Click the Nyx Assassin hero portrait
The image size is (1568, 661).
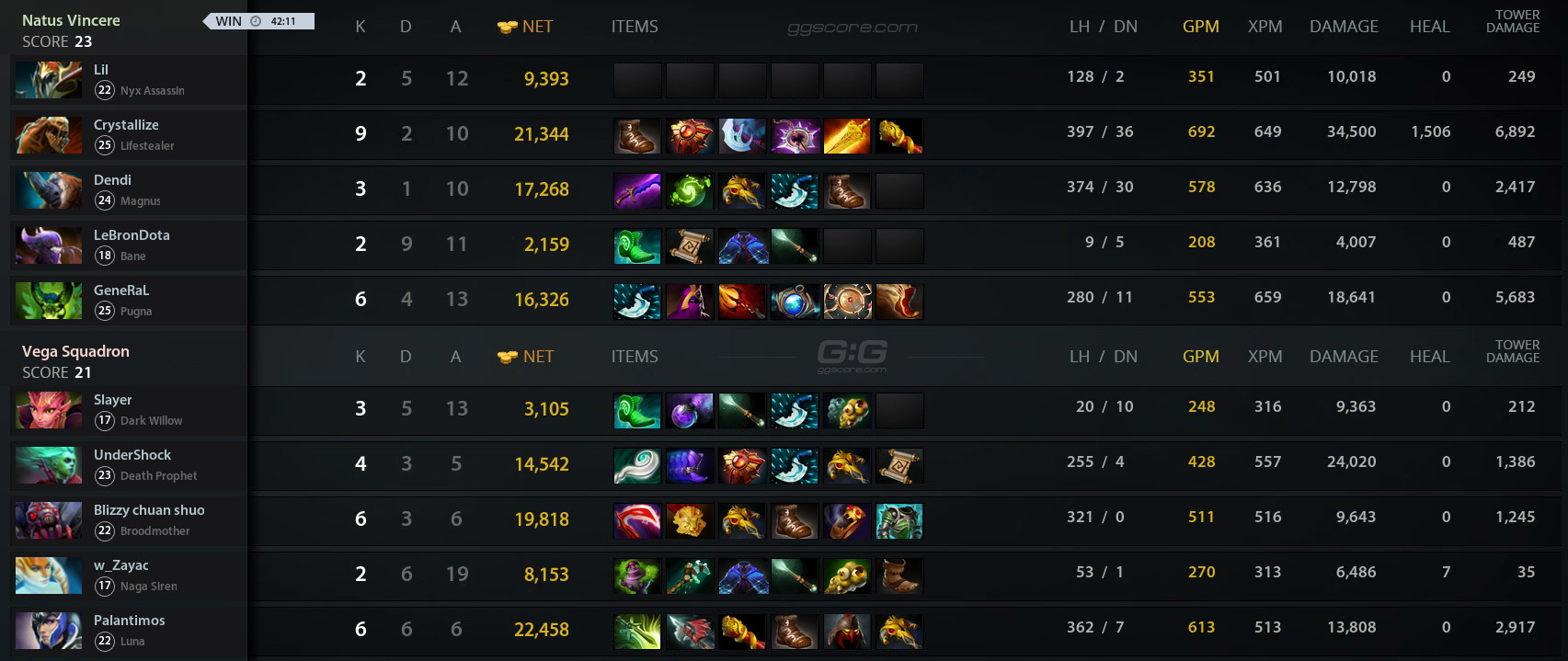click(49, 80)
